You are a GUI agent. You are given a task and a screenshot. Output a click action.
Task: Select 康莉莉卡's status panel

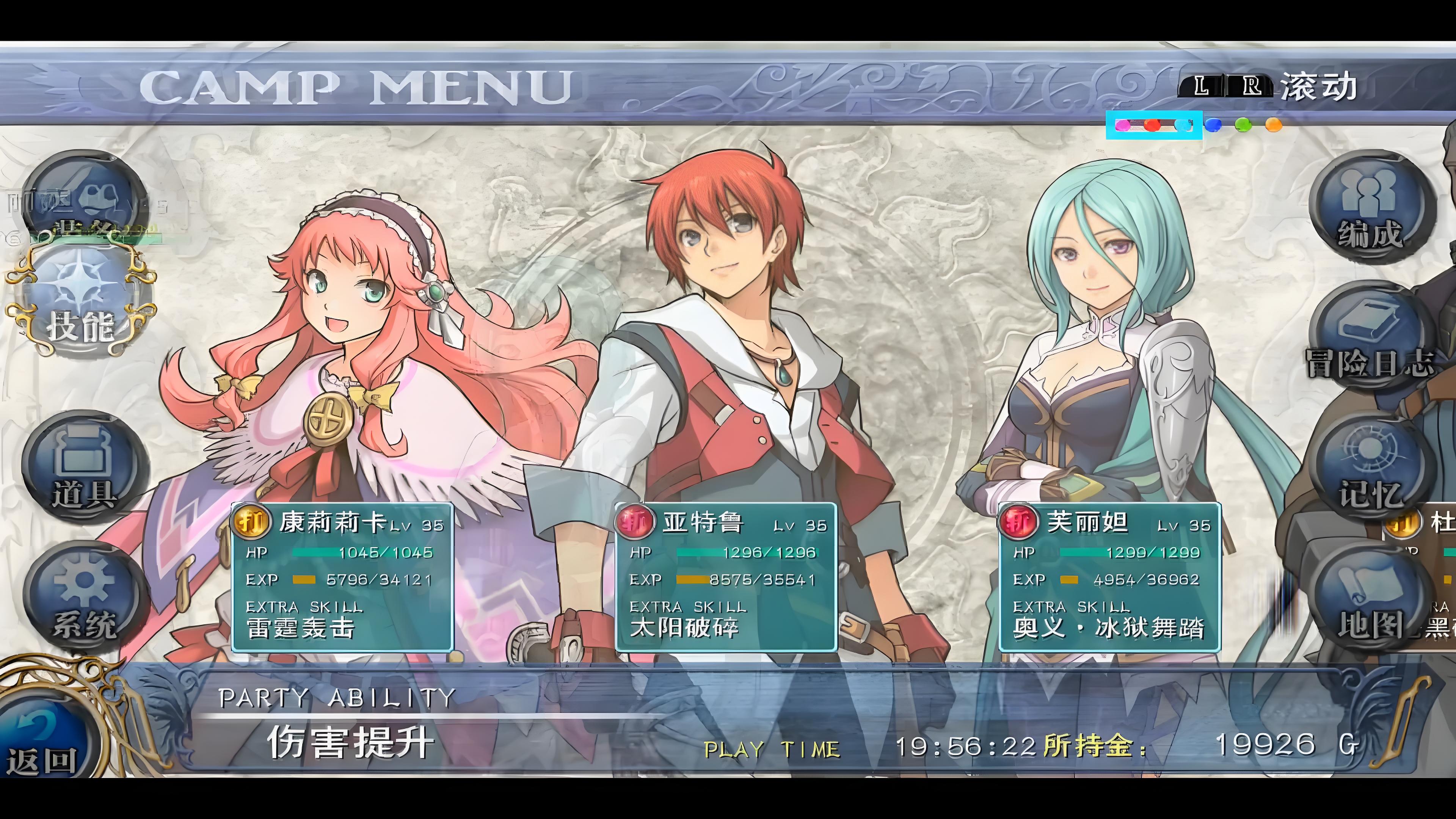342,576
